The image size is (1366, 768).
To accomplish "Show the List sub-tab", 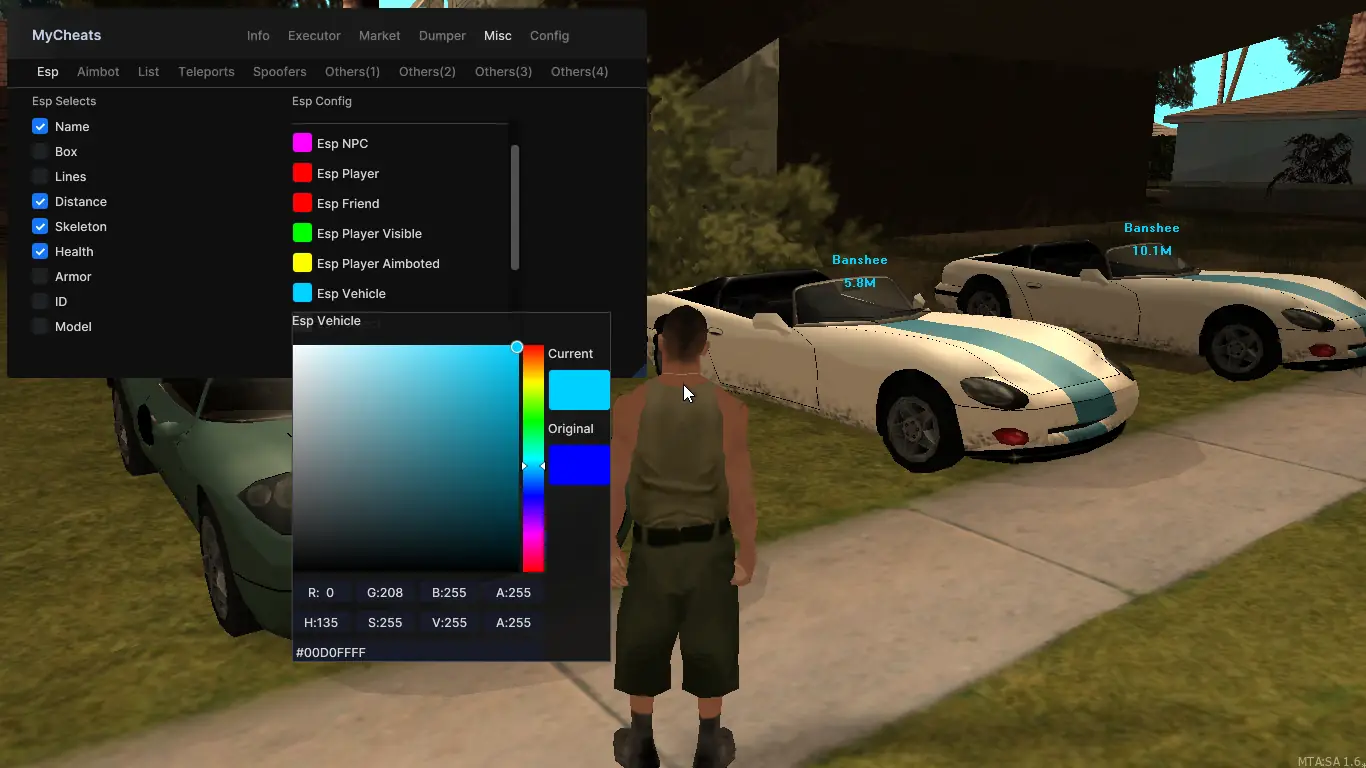I will tap(148, 72).
